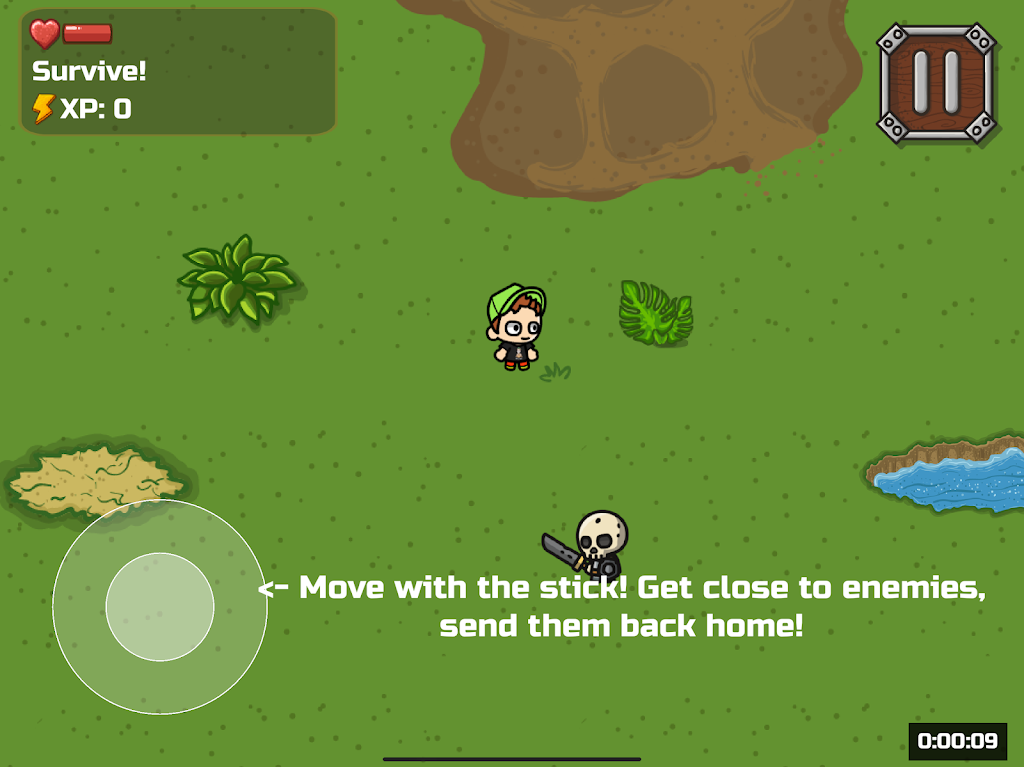Pause the game with the wooden button
1024x767 pixels.
pyautogui.click(x=936, y=83)
